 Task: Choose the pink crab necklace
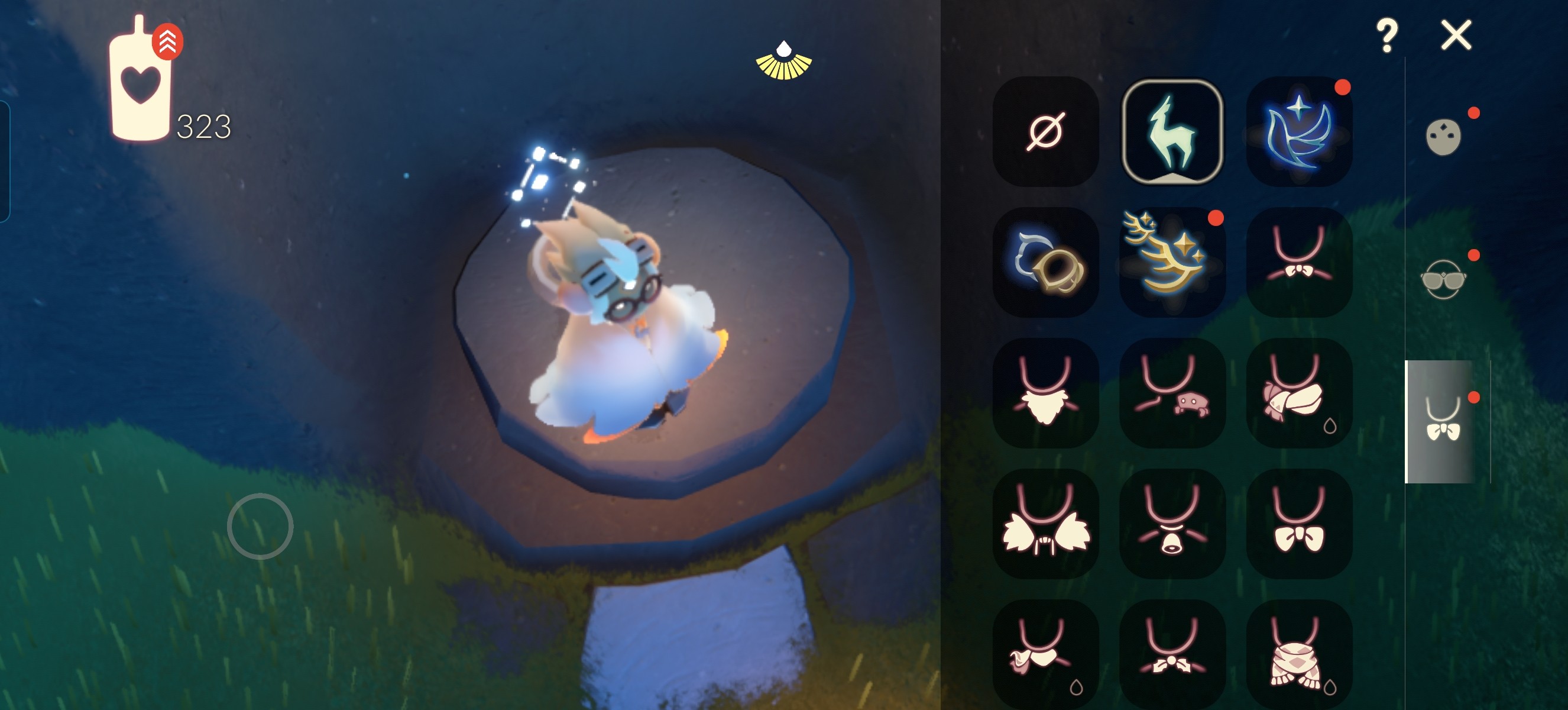click(1172, 393)
